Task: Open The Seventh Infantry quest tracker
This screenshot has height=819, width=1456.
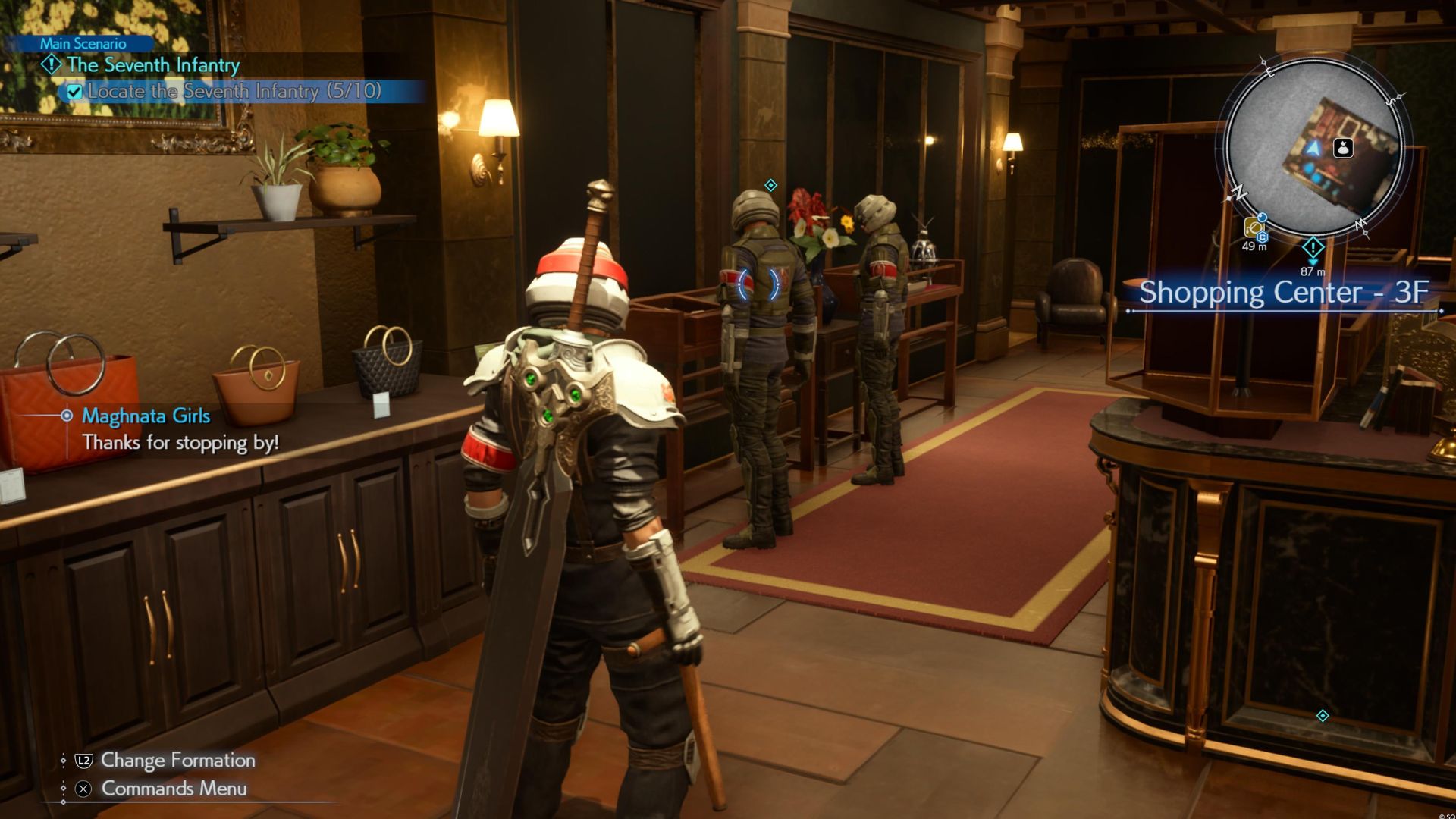Action: click(152, 65)
